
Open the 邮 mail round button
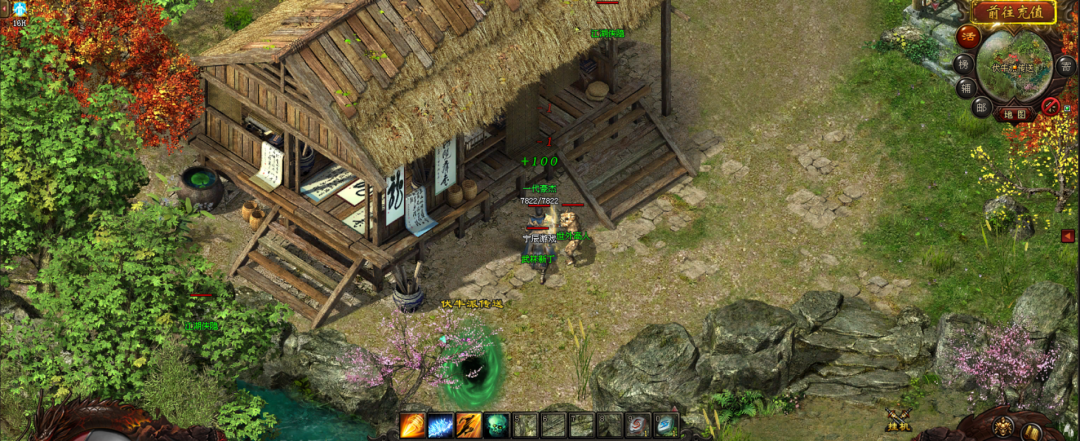[983, 107]
